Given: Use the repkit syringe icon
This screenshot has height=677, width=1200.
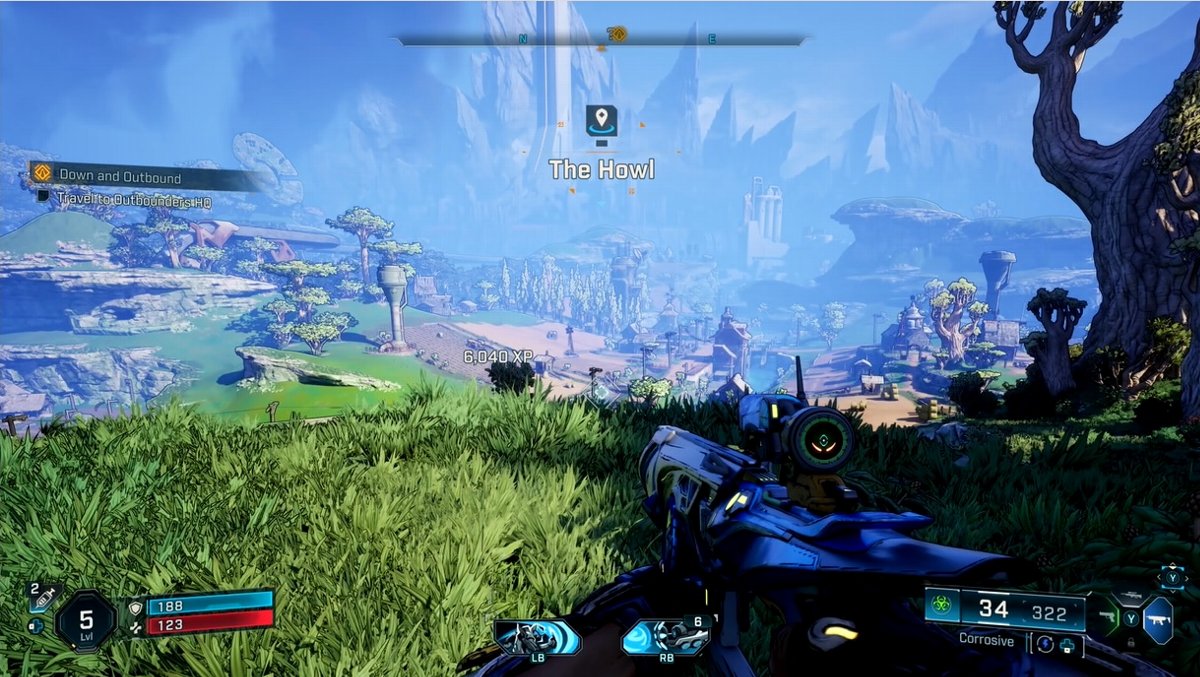Looking at the screenshot, I should click(x=44, y=598).
